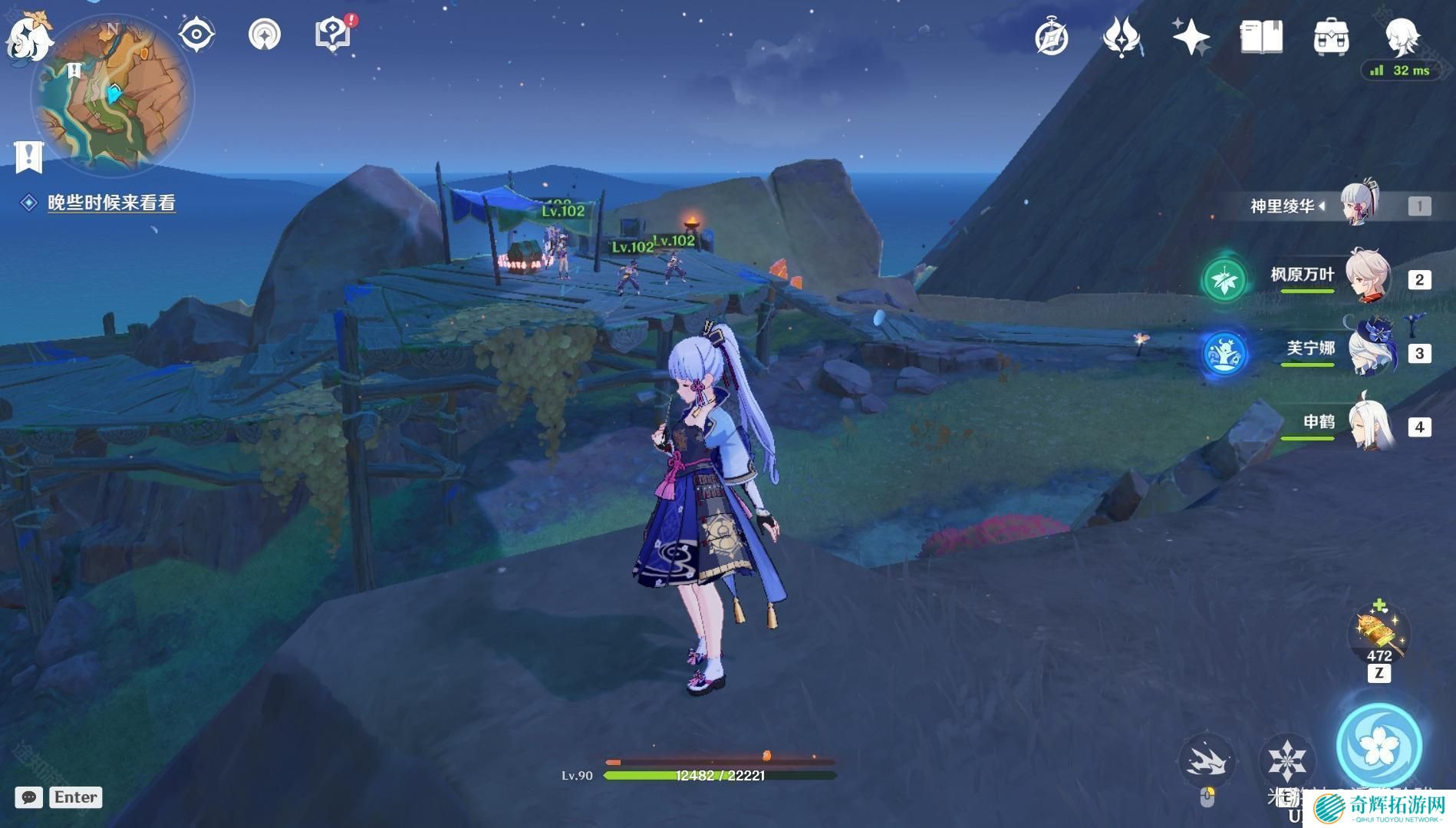The height and width of the screenshot is (828, 1456).
Task: Toggle the elemental sight eye icon
Action: [196, 35]
